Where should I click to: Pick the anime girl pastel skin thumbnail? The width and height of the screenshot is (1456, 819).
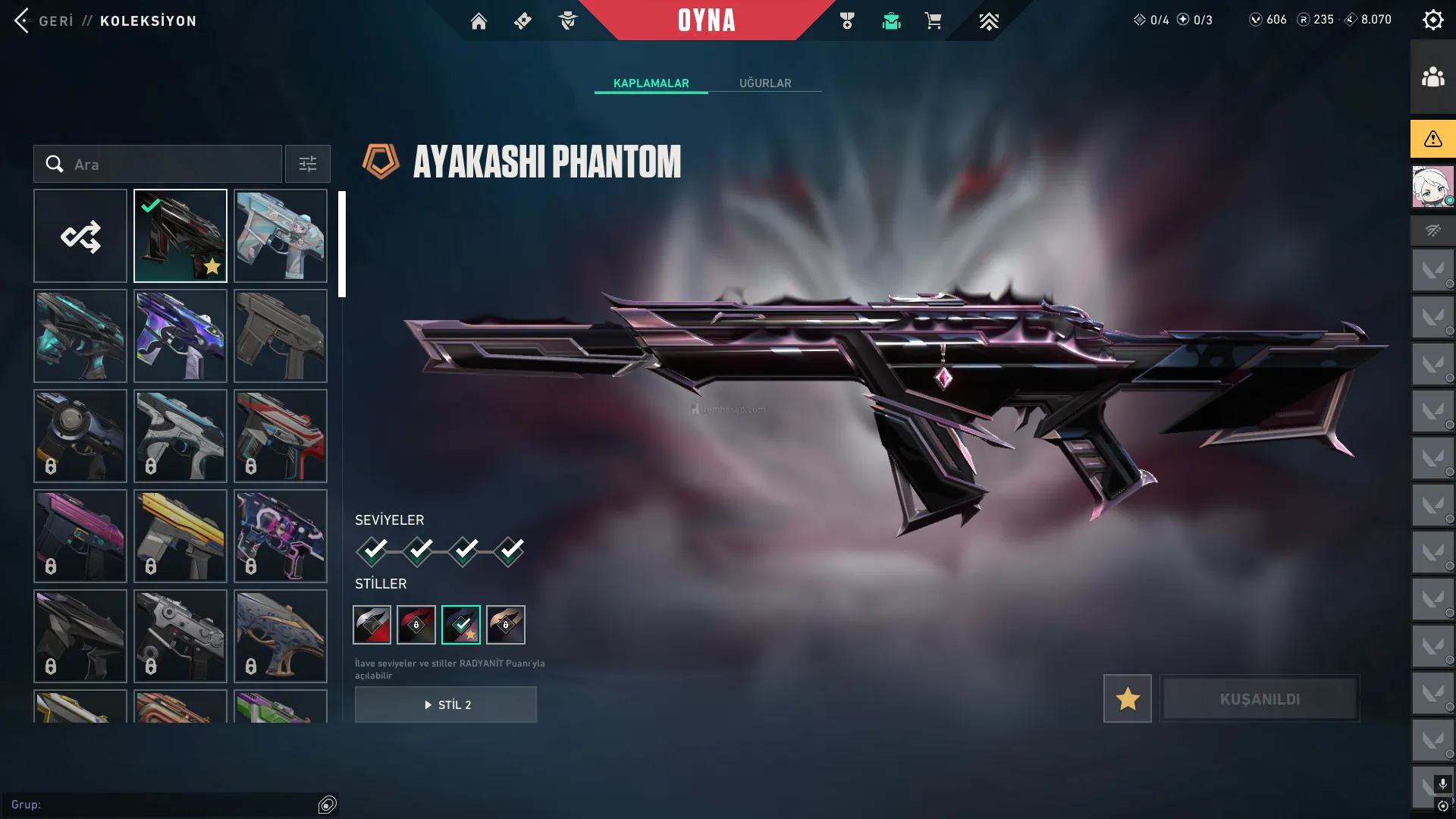(281, 236)
